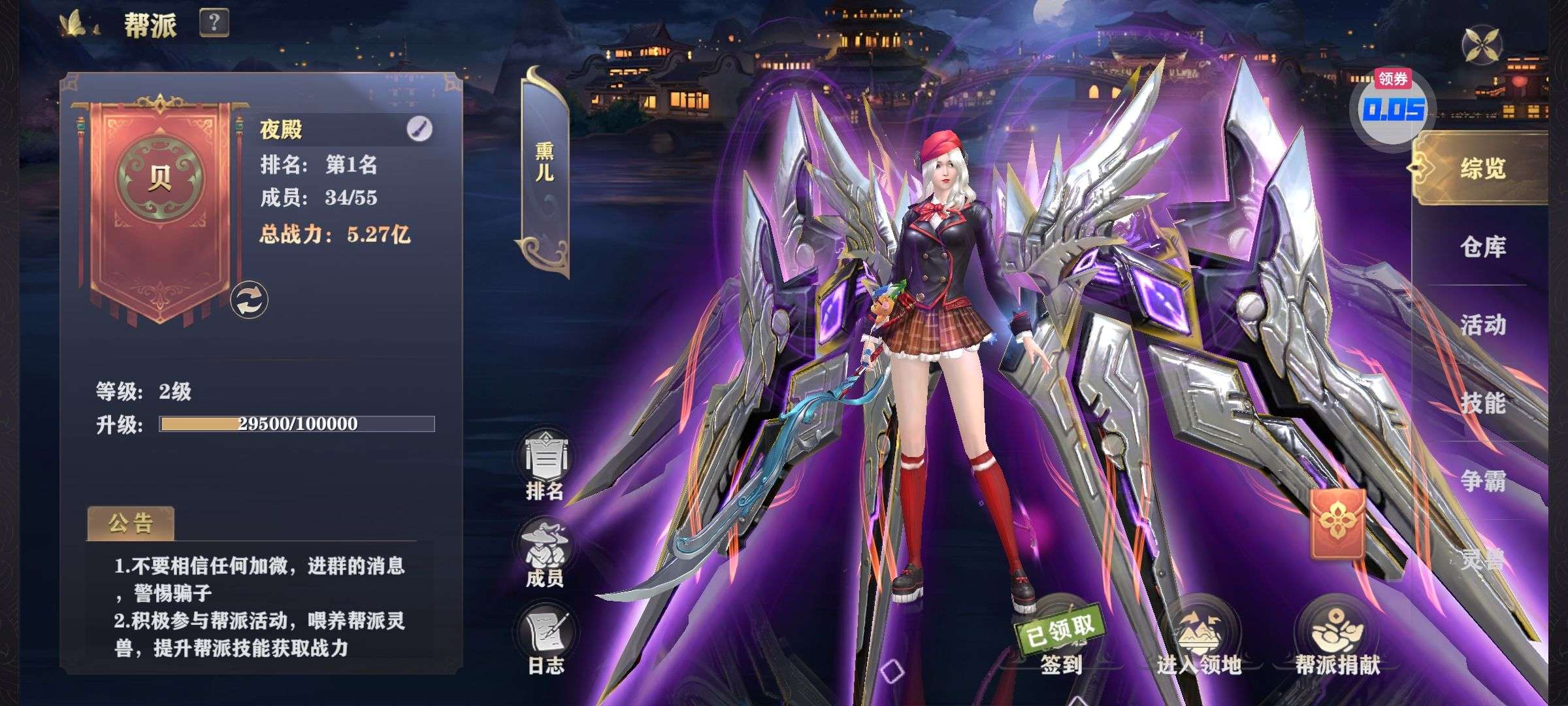Open the guild 排名 ranking list
This screenshot has height=706, width=1568.
[545, 465]
